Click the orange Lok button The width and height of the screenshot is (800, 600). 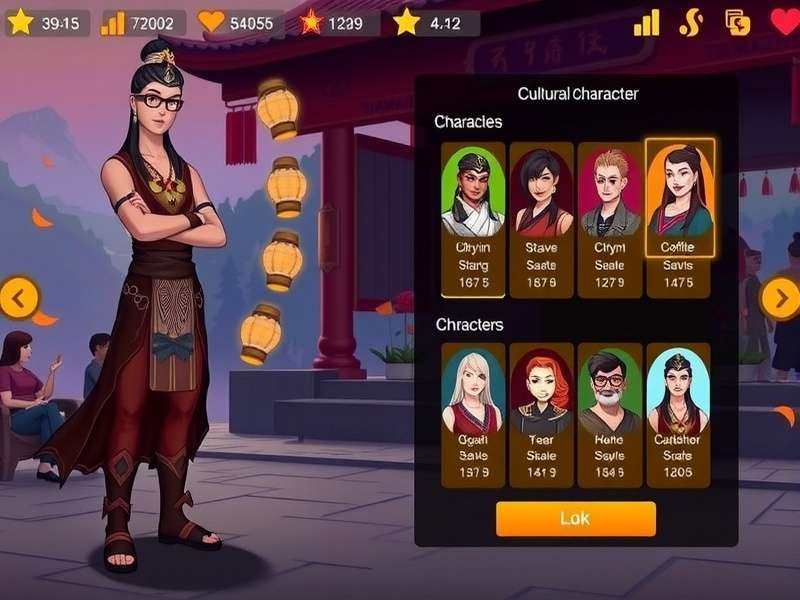pyautogui.click(x=575, y=519)
